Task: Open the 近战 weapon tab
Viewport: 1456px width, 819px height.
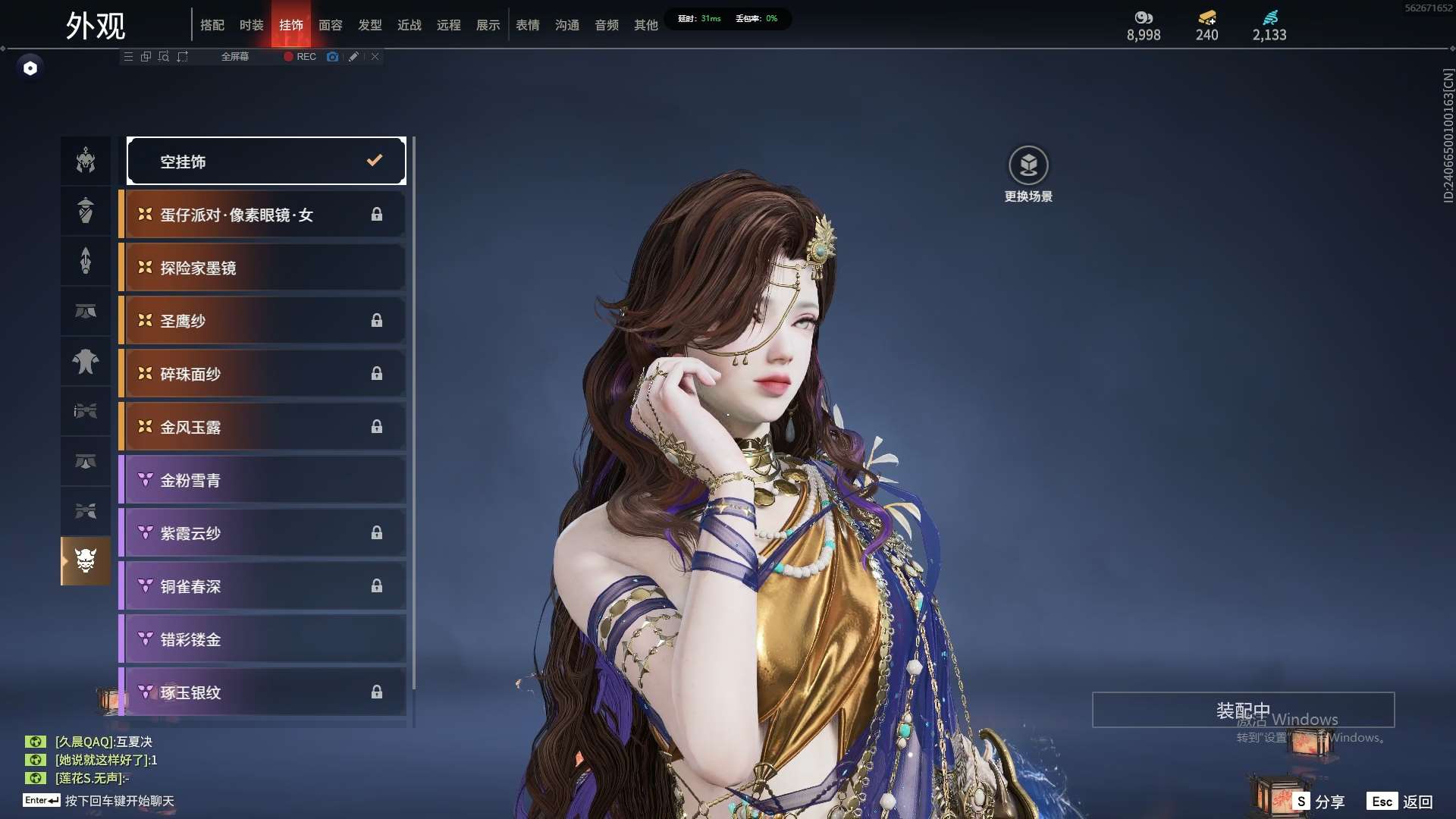Action: click(409, 25)
